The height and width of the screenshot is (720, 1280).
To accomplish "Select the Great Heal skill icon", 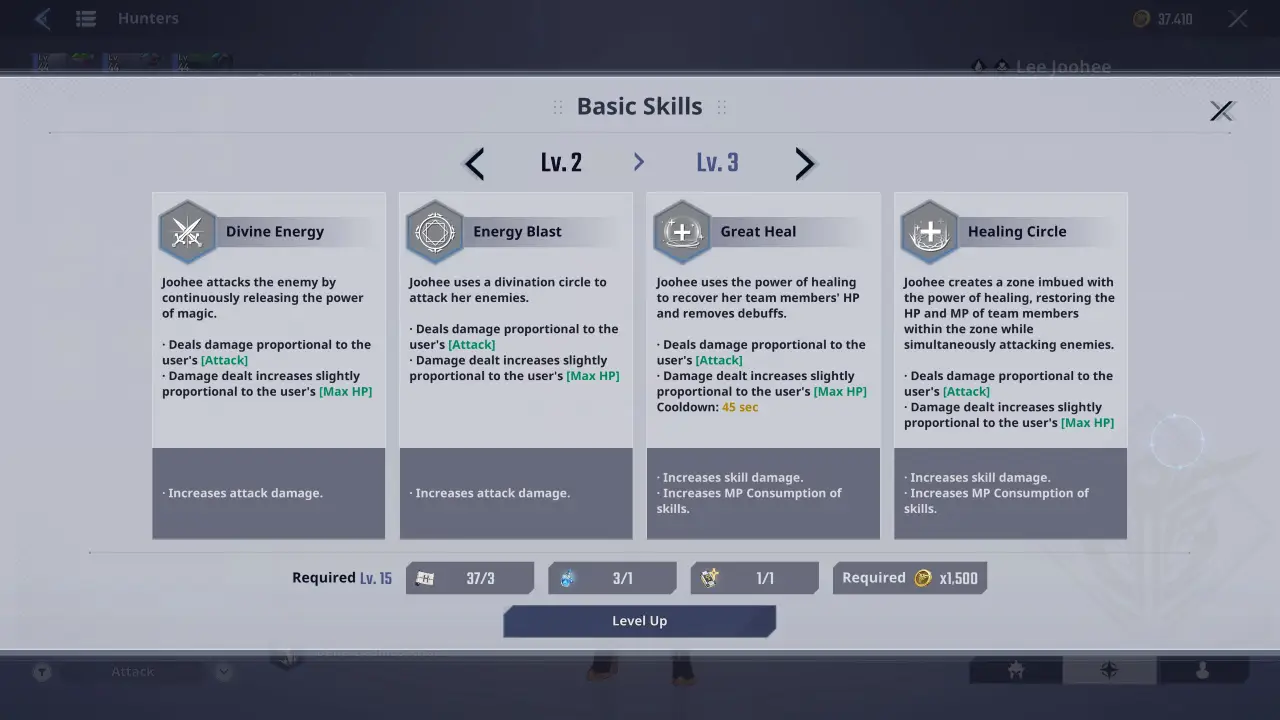I will point(681,231).
